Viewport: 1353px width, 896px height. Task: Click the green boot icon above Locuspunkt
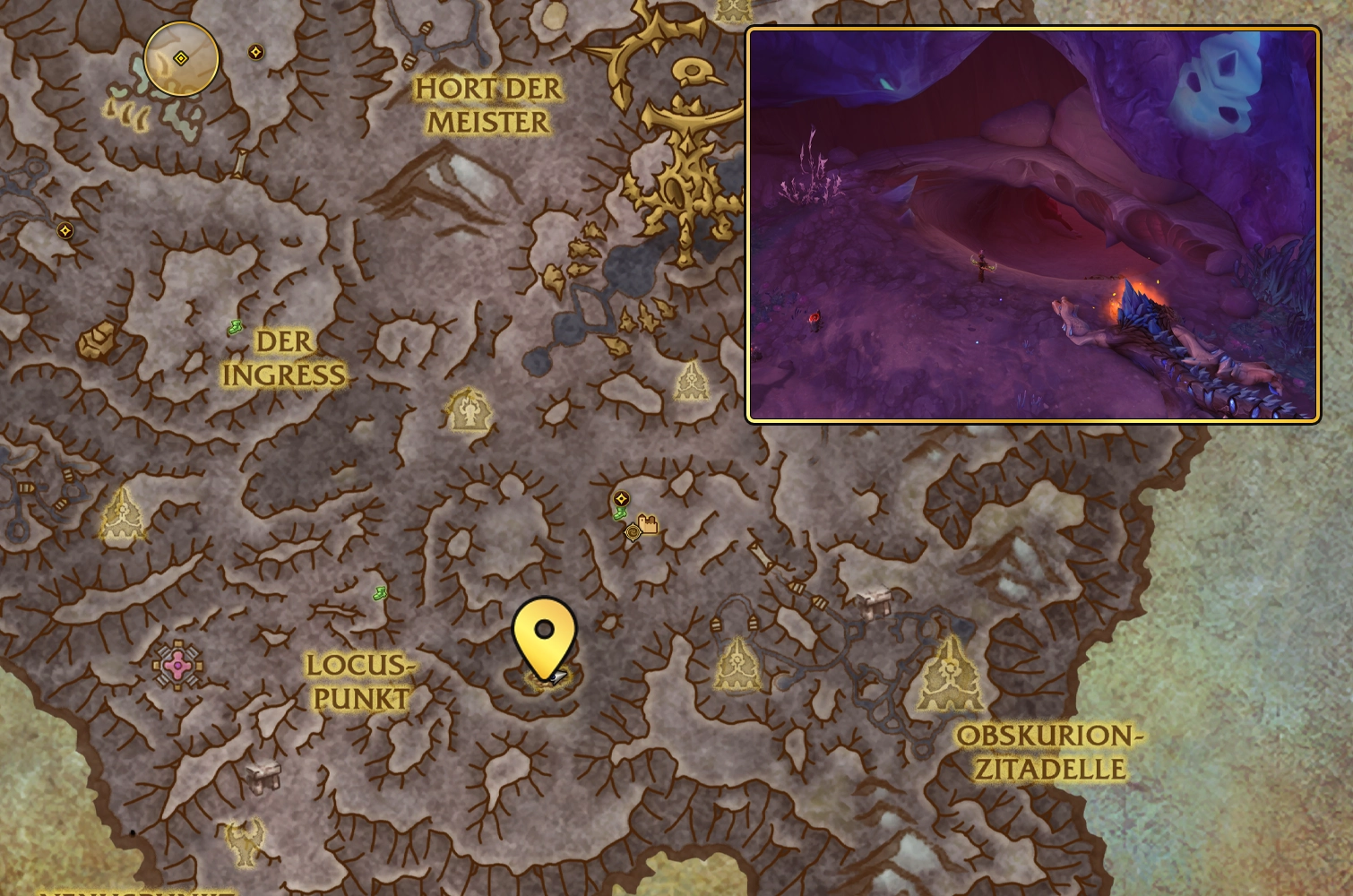[378, 592]
